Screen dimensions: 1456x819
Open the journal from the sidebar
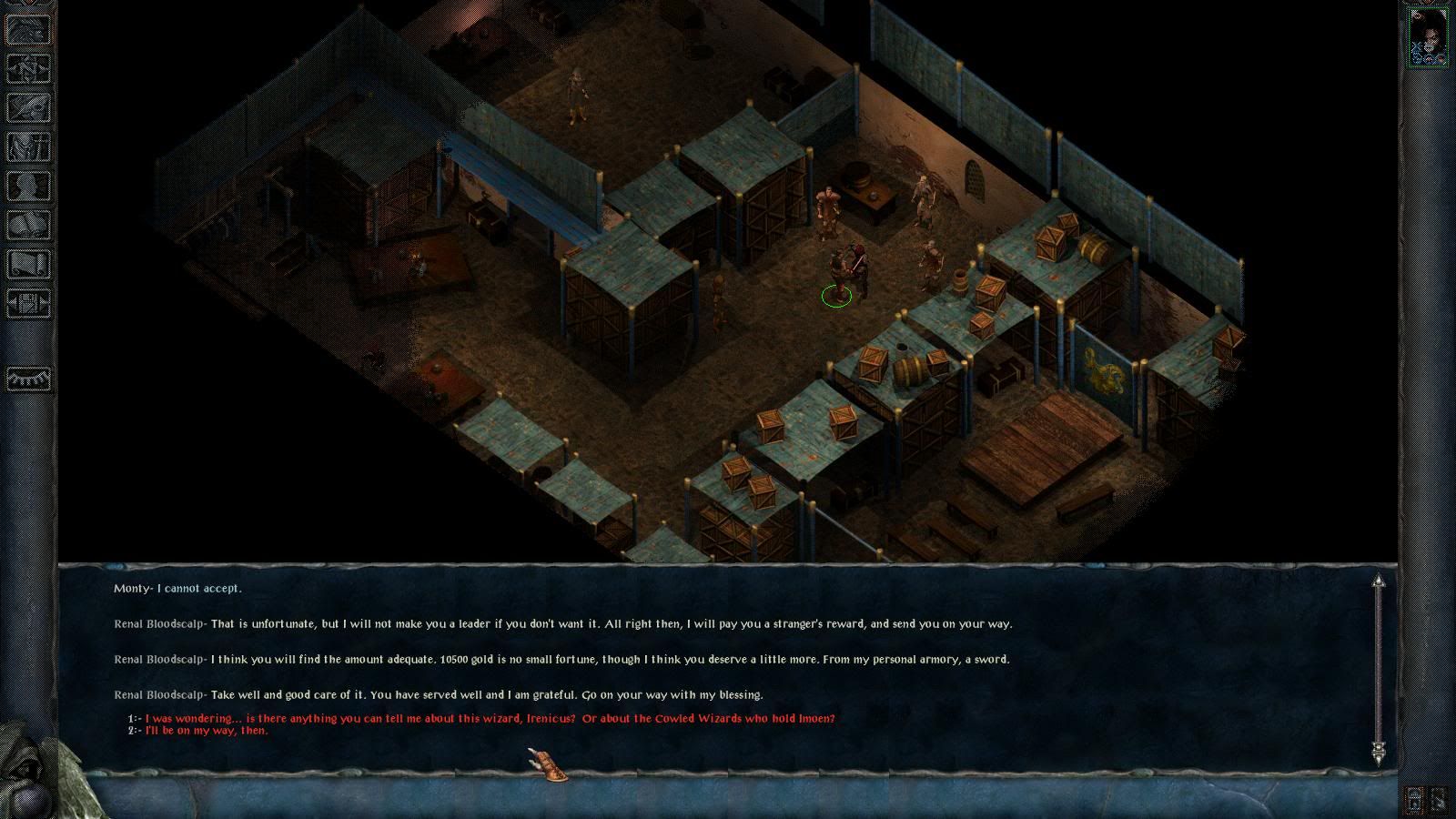click(x=28, y=107)
